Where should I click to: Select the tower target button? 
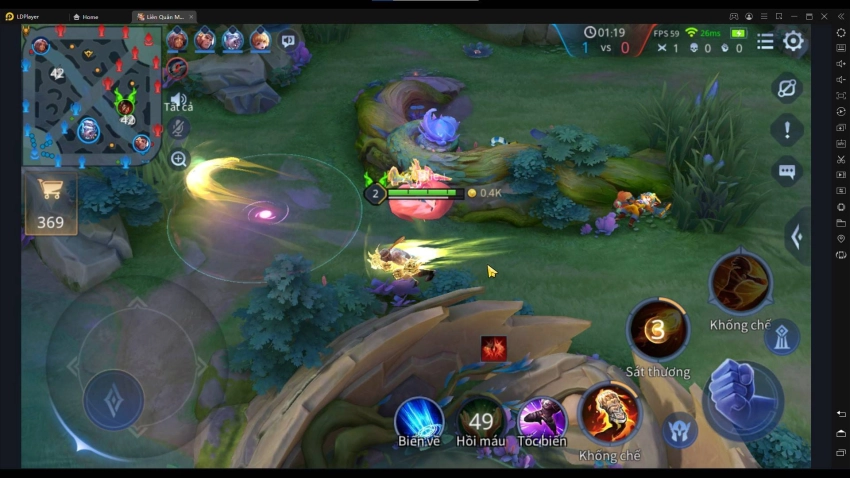pos(781,337)
